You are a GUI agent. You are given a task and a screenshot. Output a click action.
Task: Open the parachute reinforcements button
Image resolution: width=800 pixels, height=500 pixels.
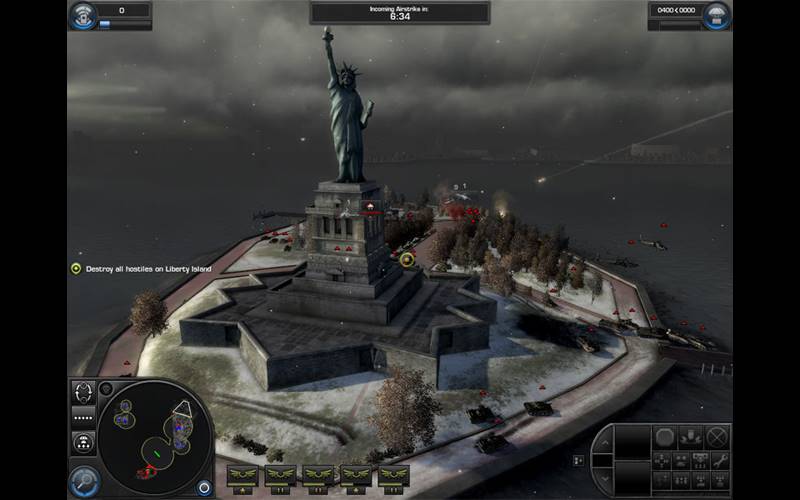click(x=716, y=15)
